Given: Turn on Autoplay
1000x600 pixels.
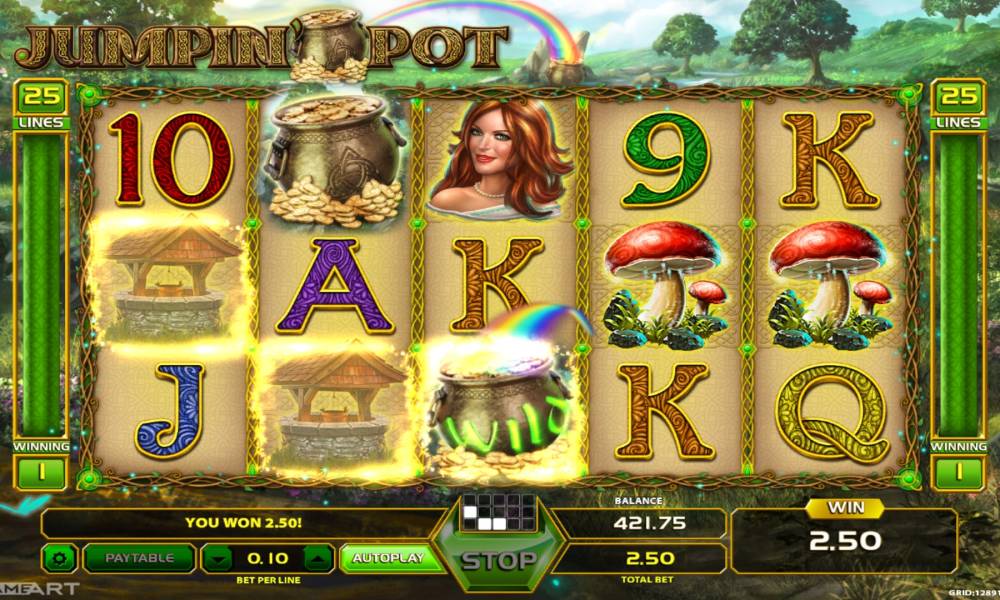Looking at the screenshot, I should point(386,558).
